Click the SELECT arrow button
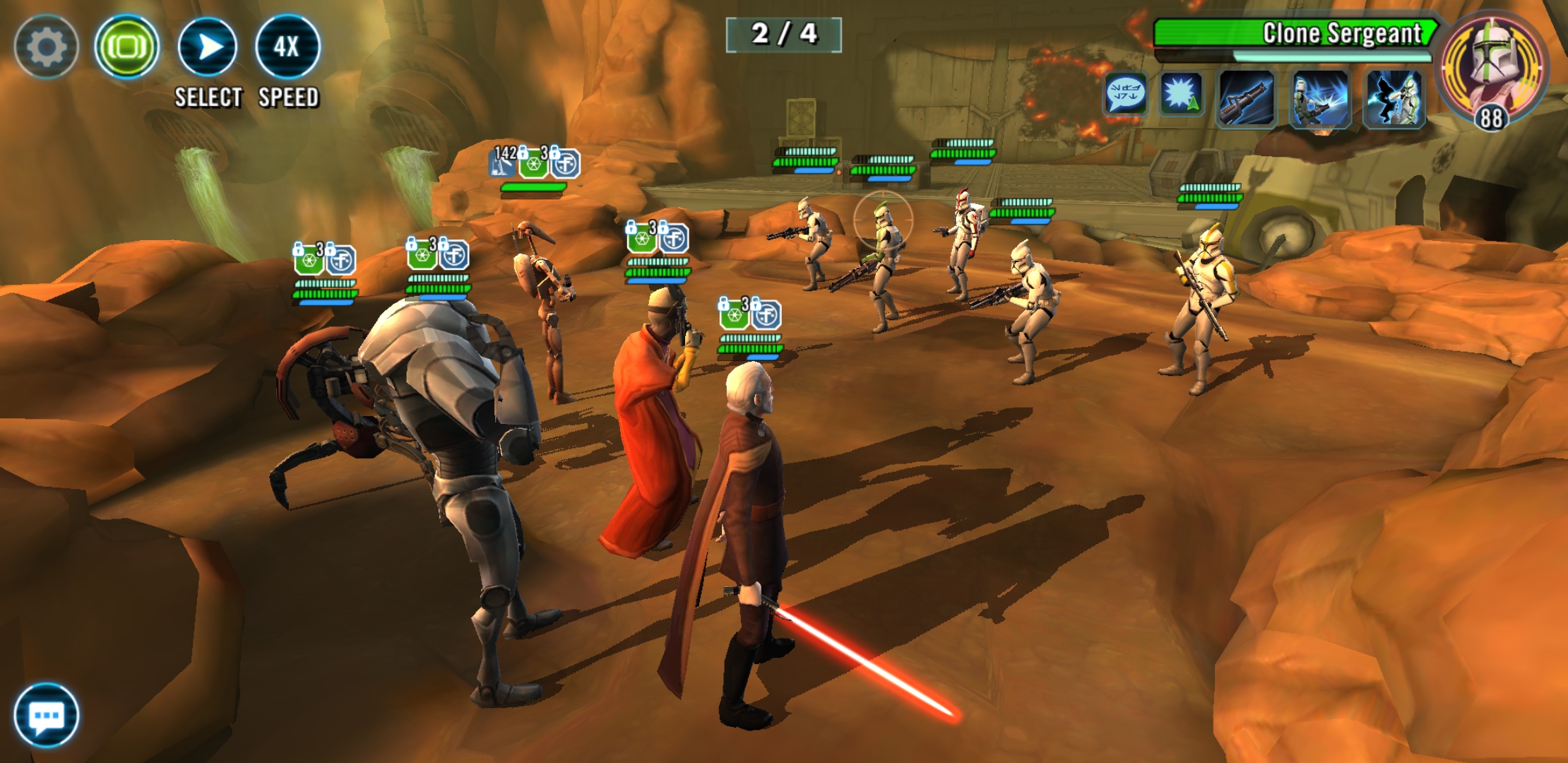Viewport: 1568px width, 763px height. point(208,47)
